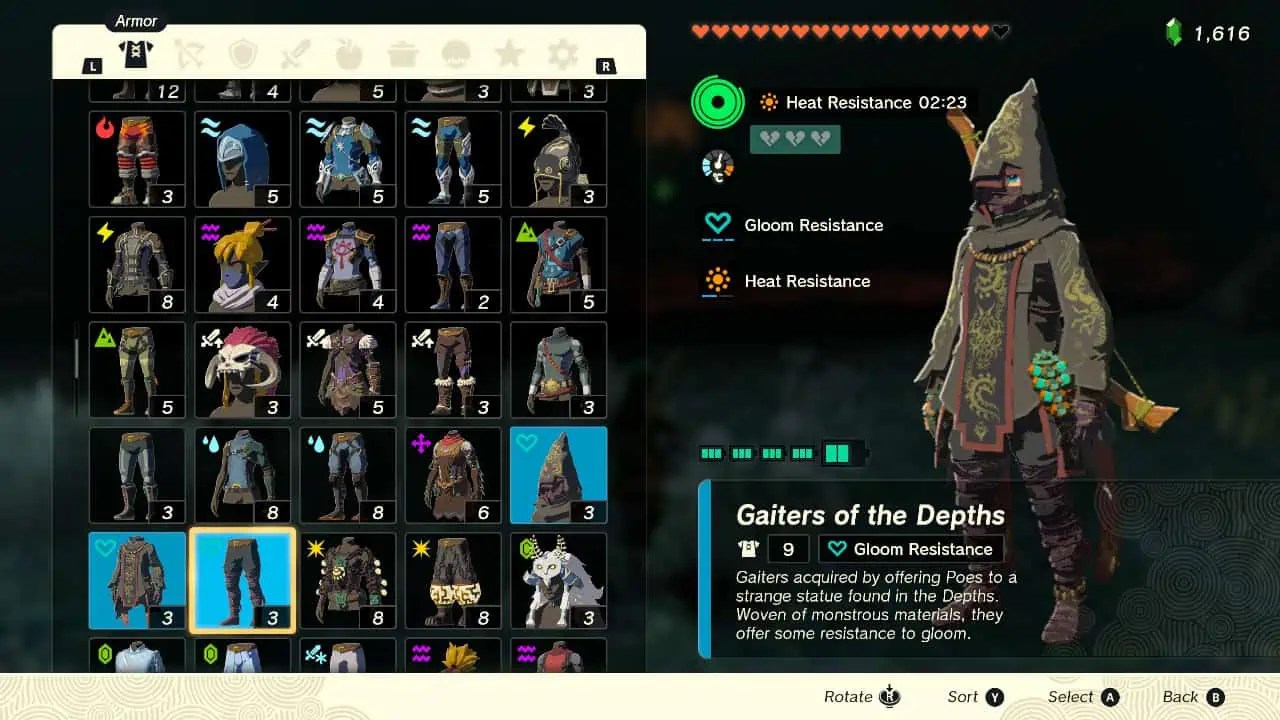This screenshot has width=1280, height=720.
Task: Switch to the Bows inventory tab
Action: coord(190,55)
